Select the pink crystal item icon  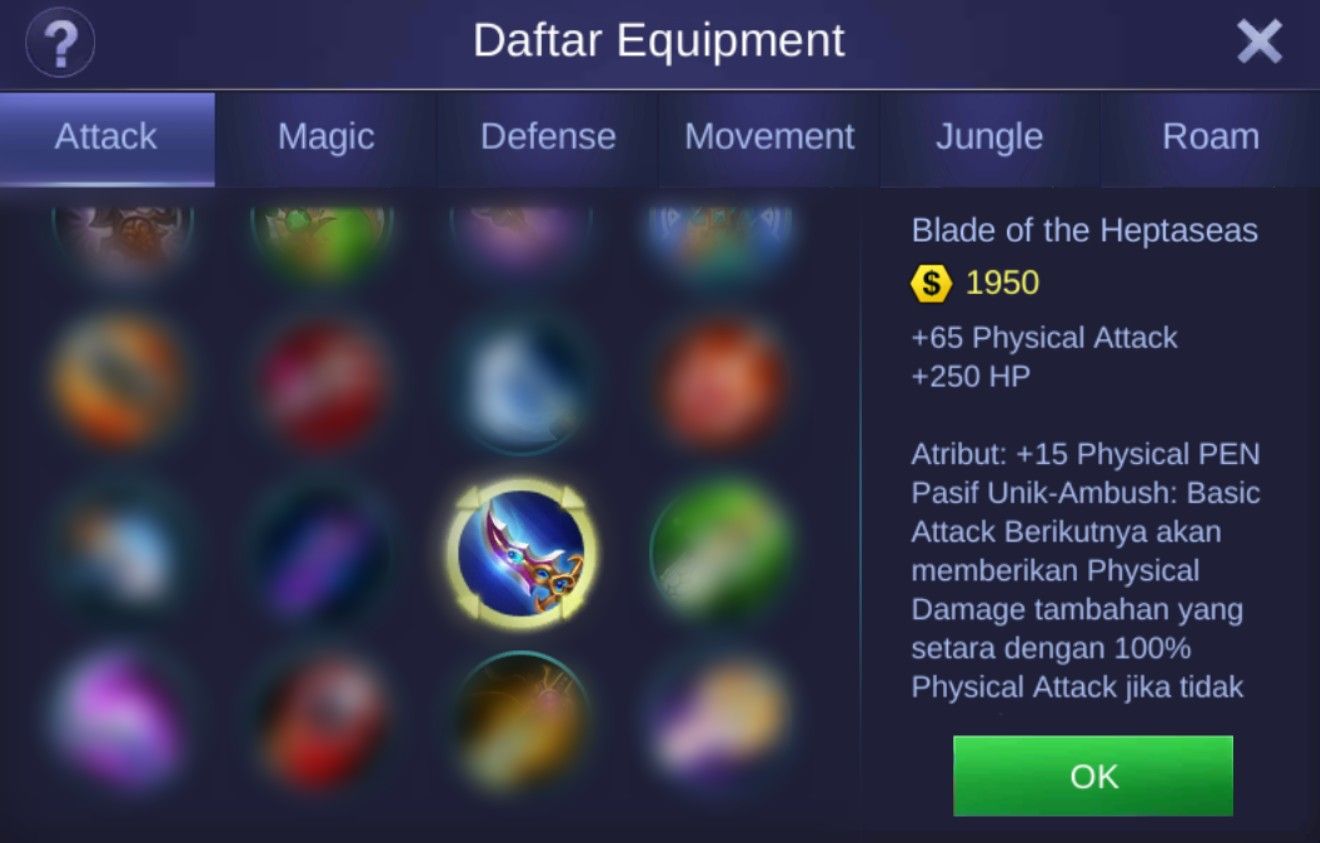click(120, 720)
